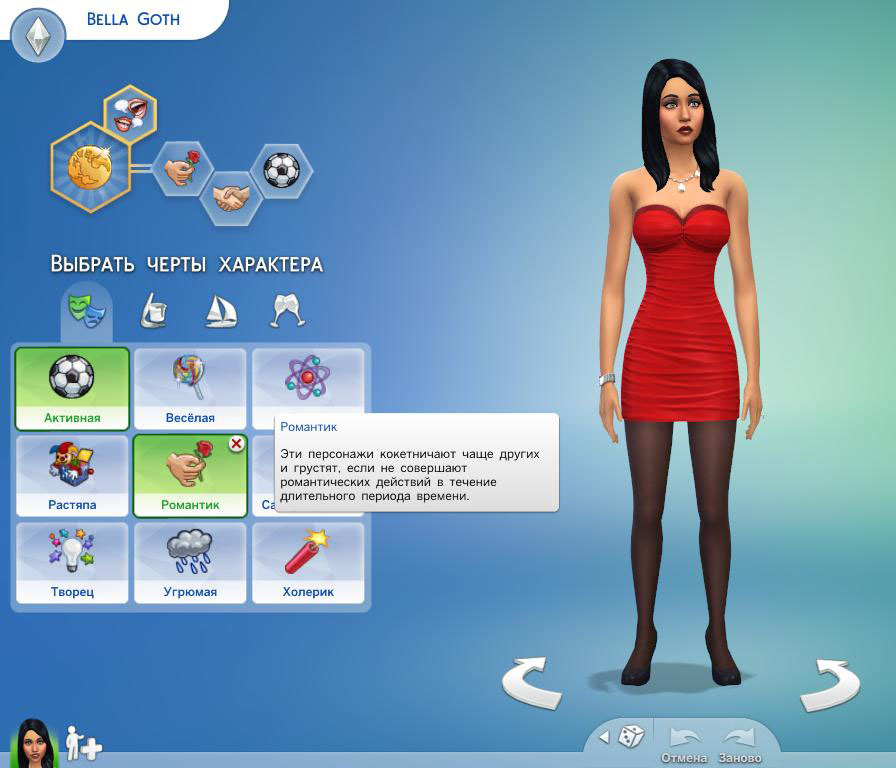Remove Романтик trait with red X

pos(237,444)
